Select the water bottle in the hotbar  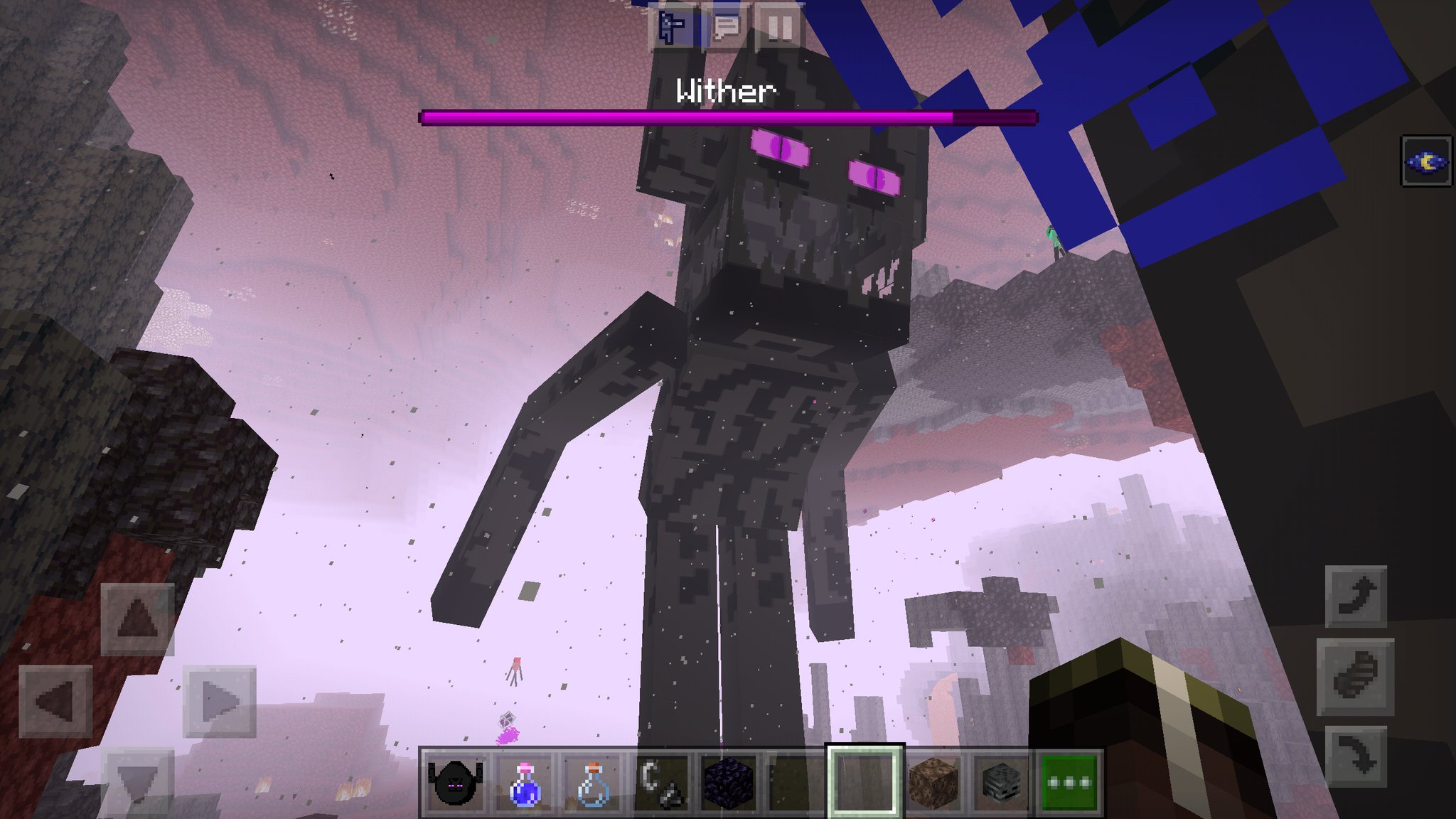point(591,782)
